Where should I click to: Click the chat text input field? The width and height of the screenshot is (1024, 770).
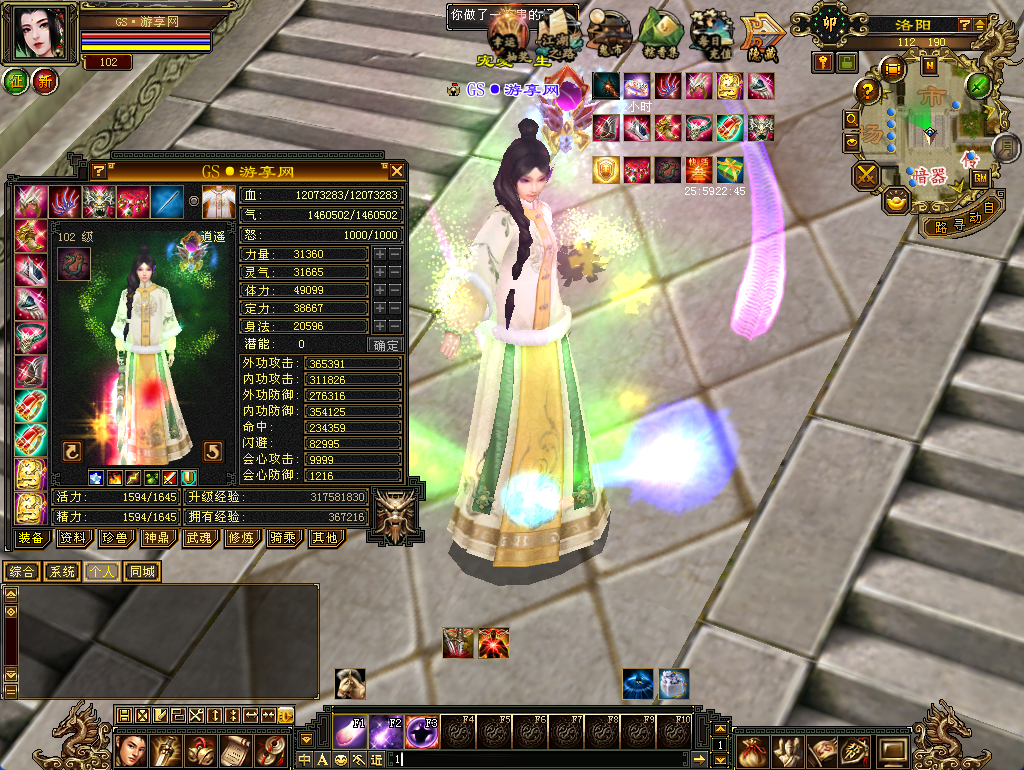click(x=550, y=760)
